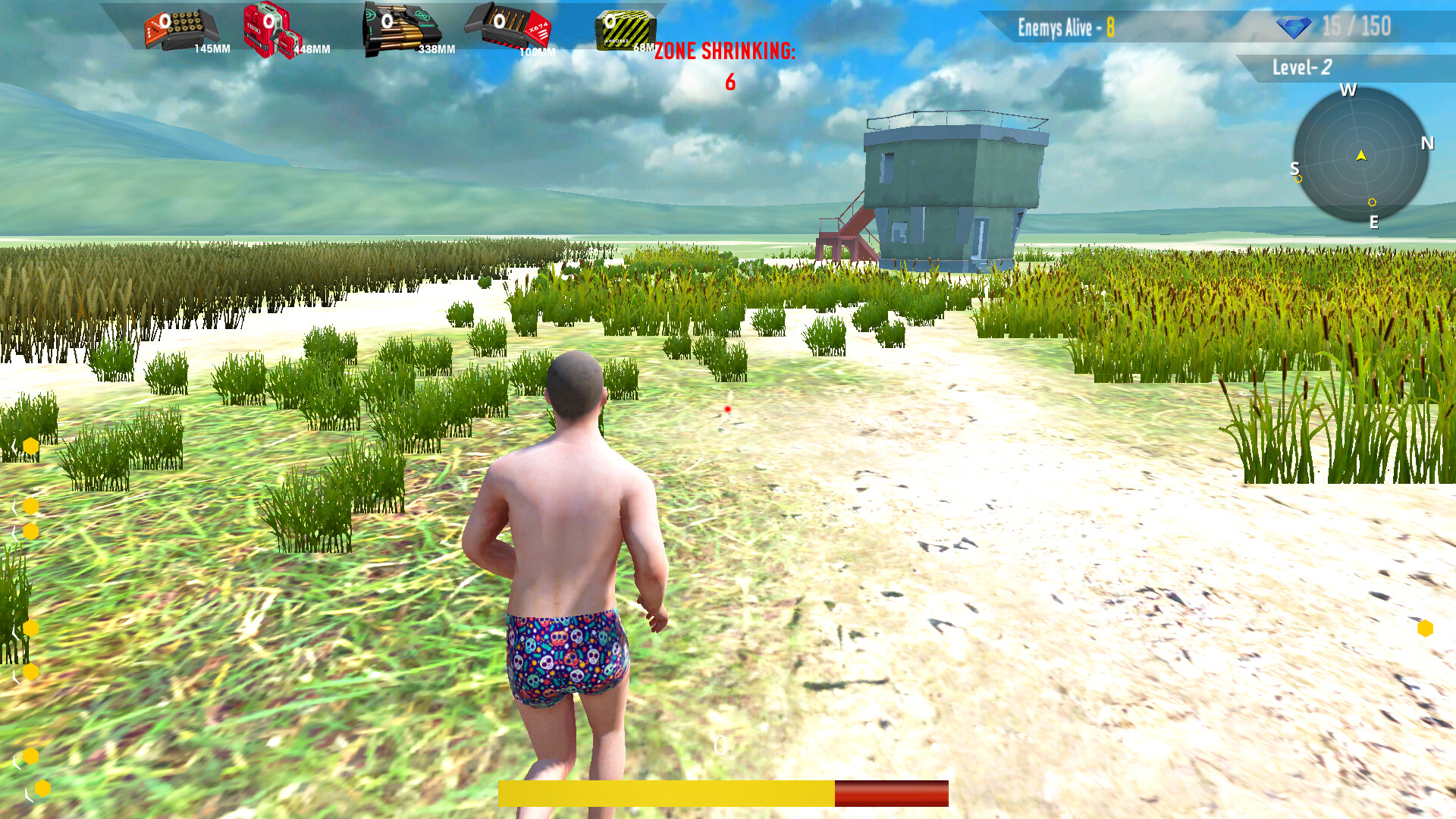Click the red dot crosshair
Viewport: 1456px width, 819px height.
tap(727, 409)
